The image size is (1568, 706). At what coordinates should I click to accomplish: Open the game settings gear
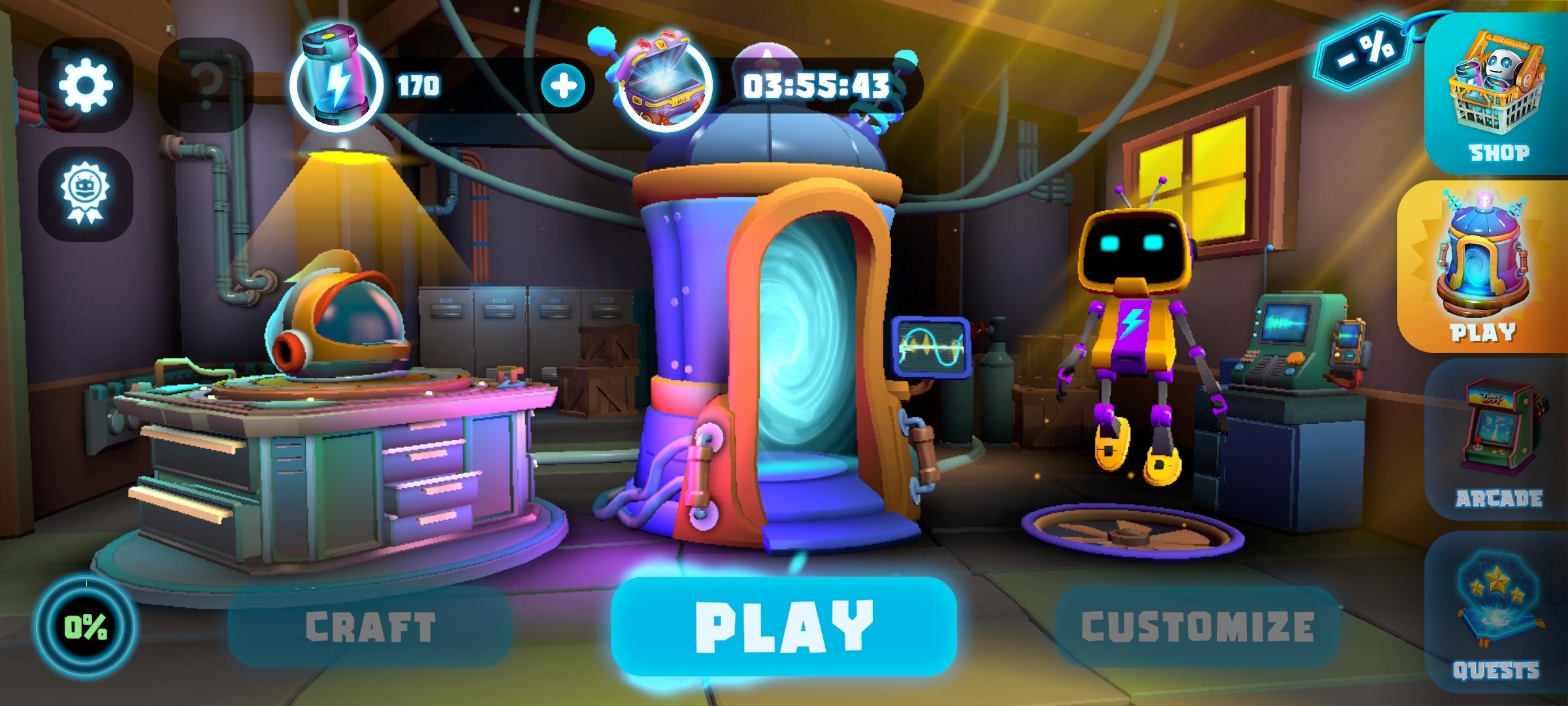[x=87, y=85]
